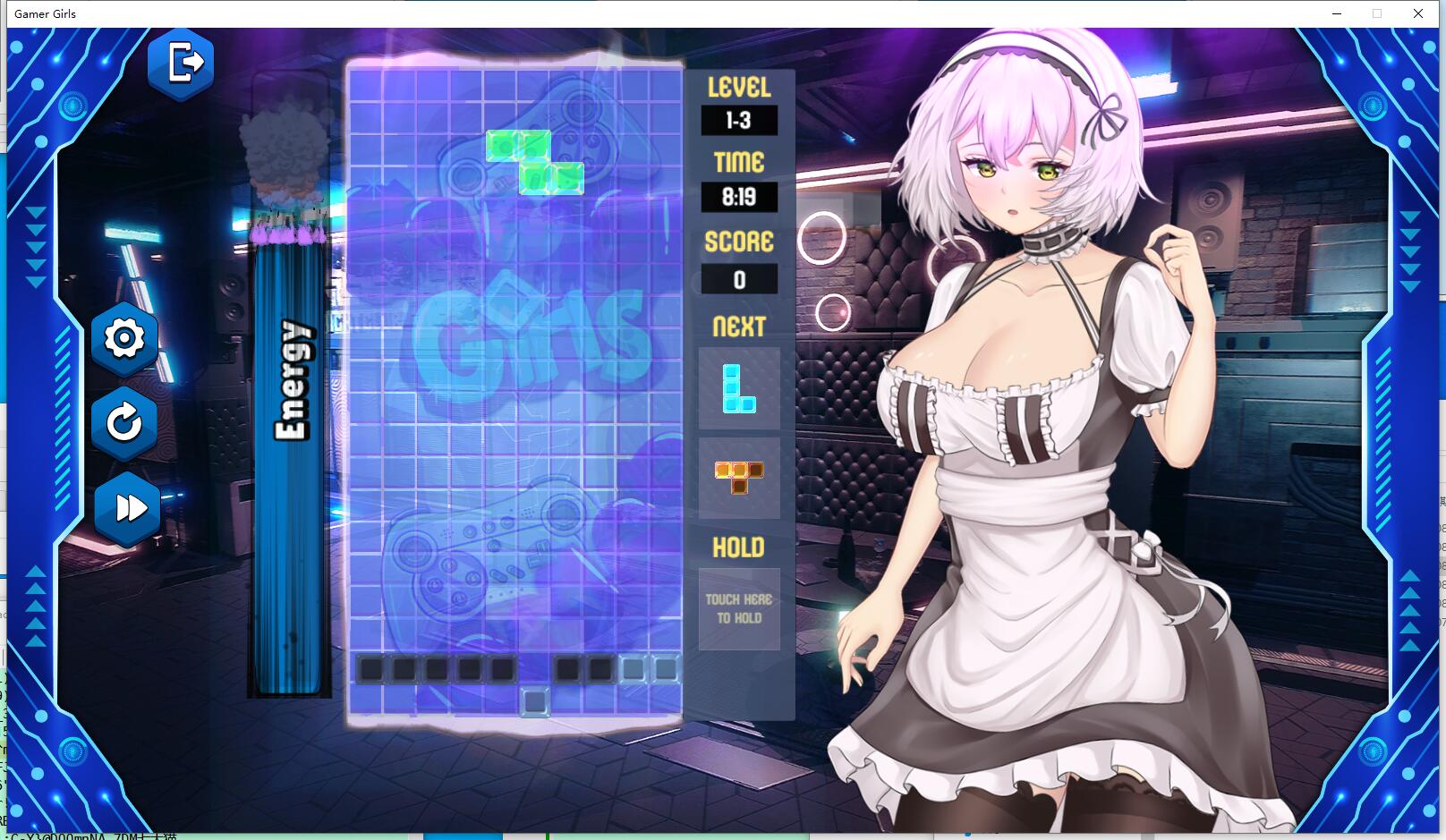Open the gear settings menu

pos(124,339)
